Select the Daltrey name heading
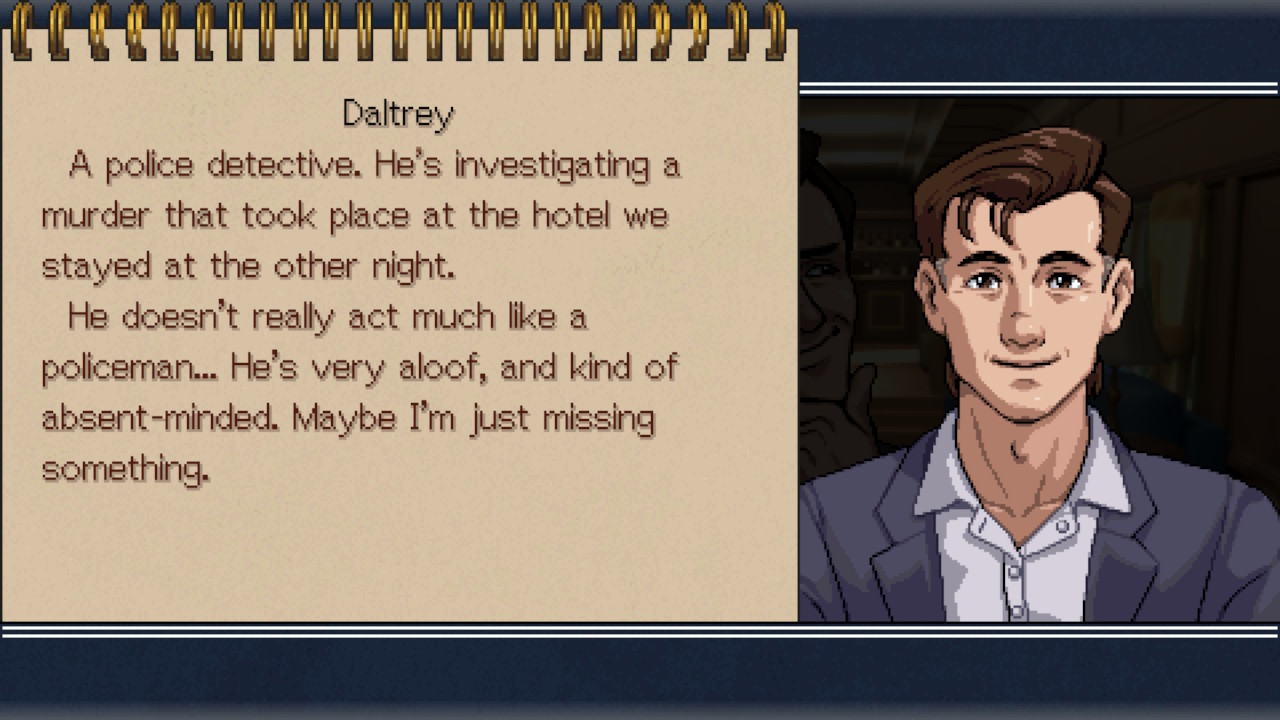The image size is (1280, 720). (397, 112)
